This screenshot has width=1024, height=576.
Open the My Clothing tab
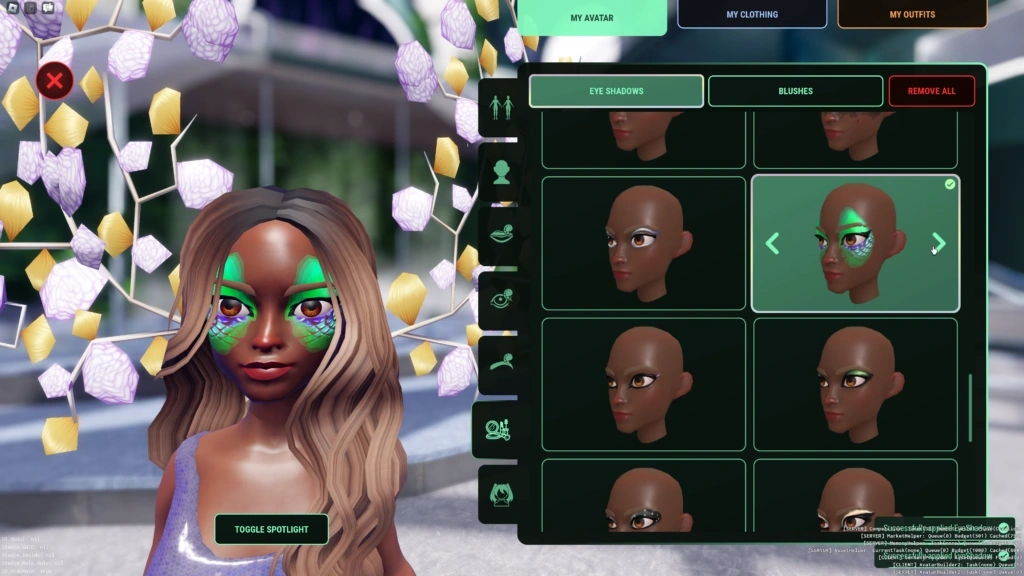pyautogui.click(x=752, y=14)
